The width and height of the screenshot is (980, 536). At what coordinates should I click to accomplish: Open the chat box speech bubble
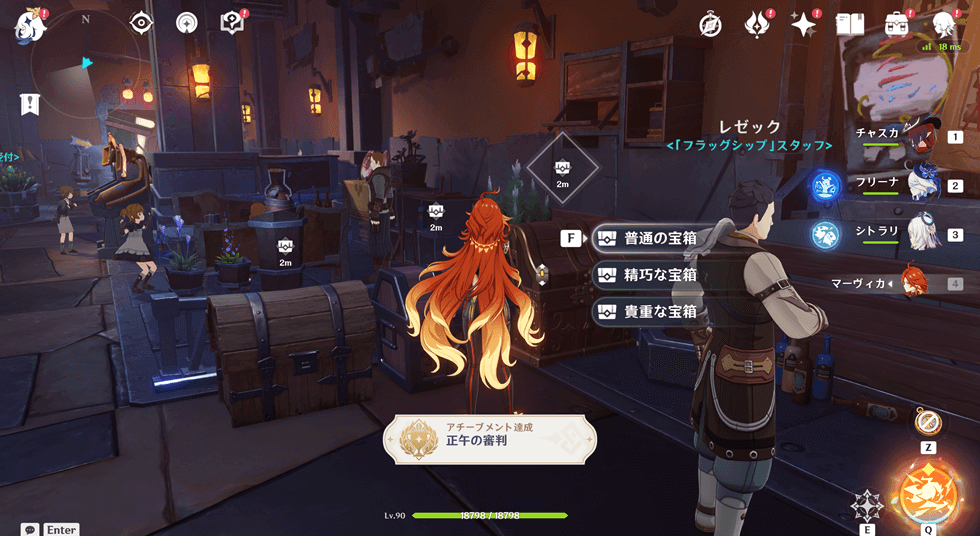(30, 529)
